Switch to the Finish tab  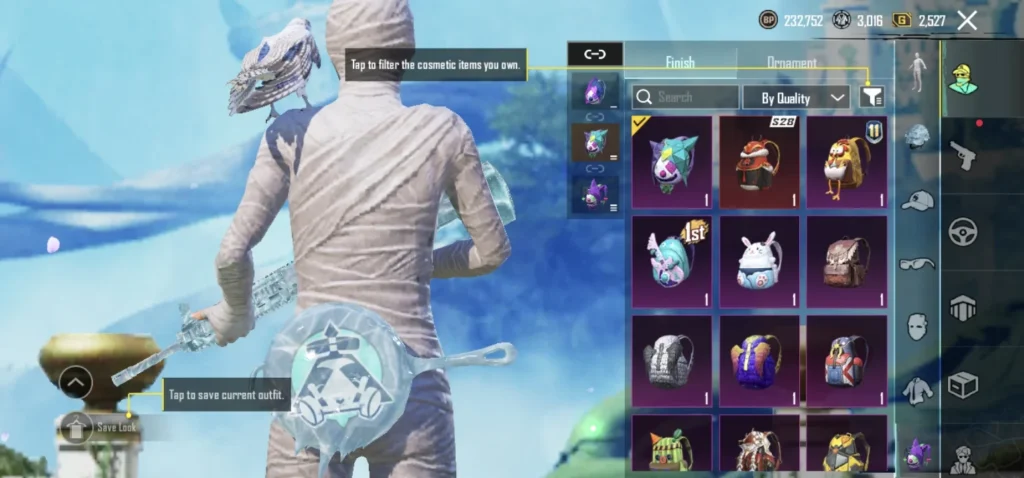tap(680, 62)
